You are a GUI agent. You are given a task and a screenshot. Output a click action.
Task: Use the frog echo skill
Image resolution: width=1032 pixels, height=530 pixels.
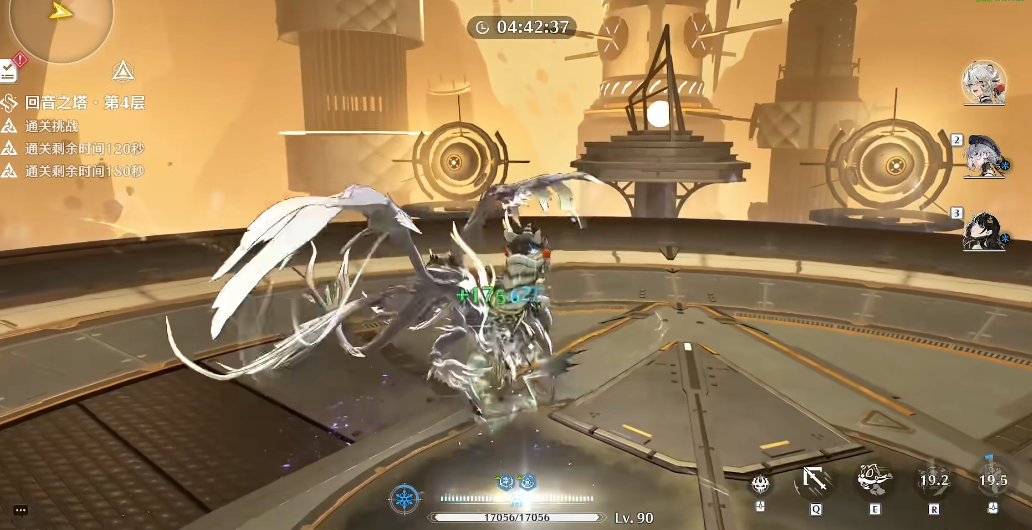874,480
